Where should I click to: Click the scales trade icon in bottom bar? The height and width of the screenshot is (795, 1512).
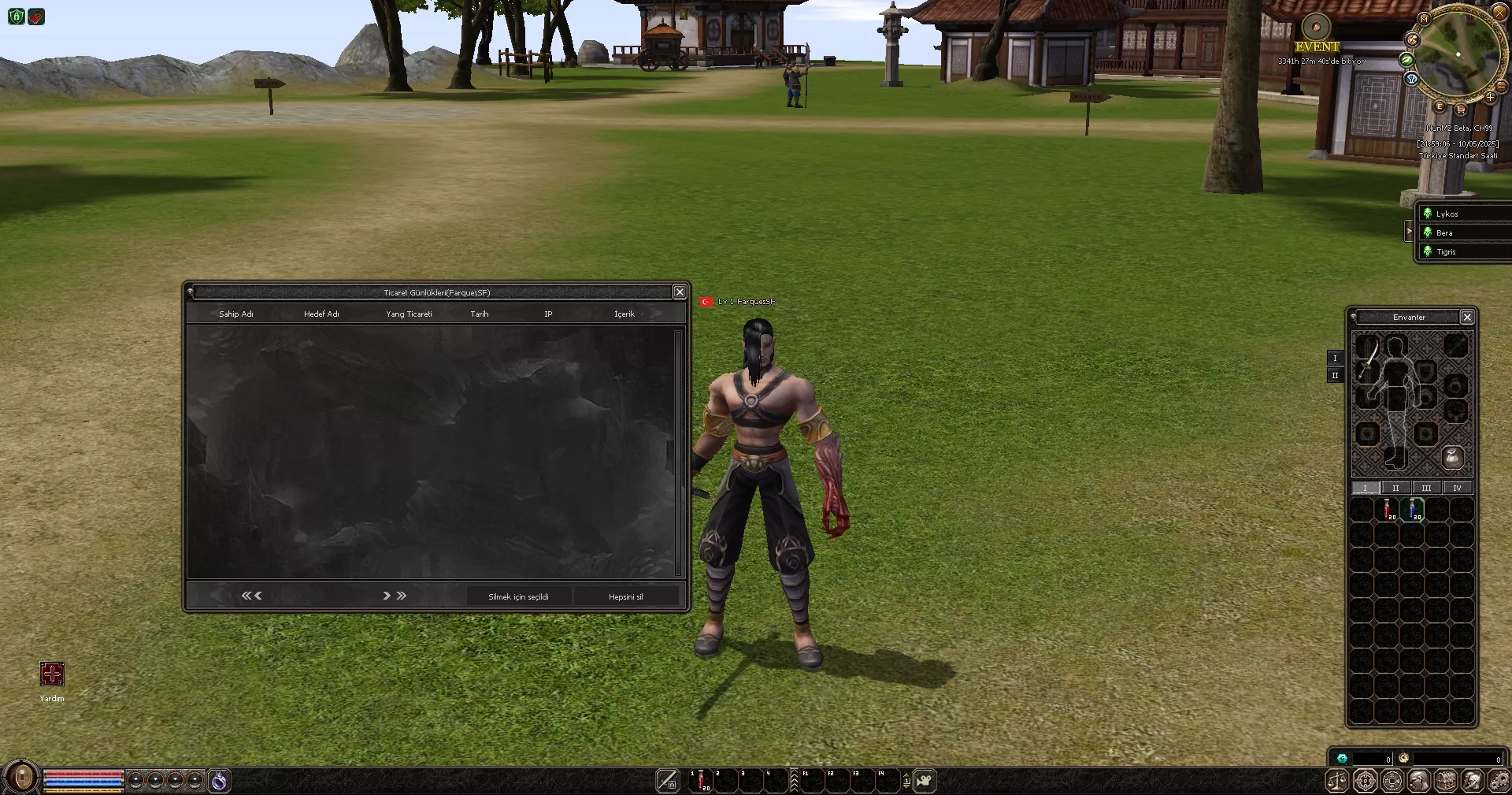pos(1336,782)
